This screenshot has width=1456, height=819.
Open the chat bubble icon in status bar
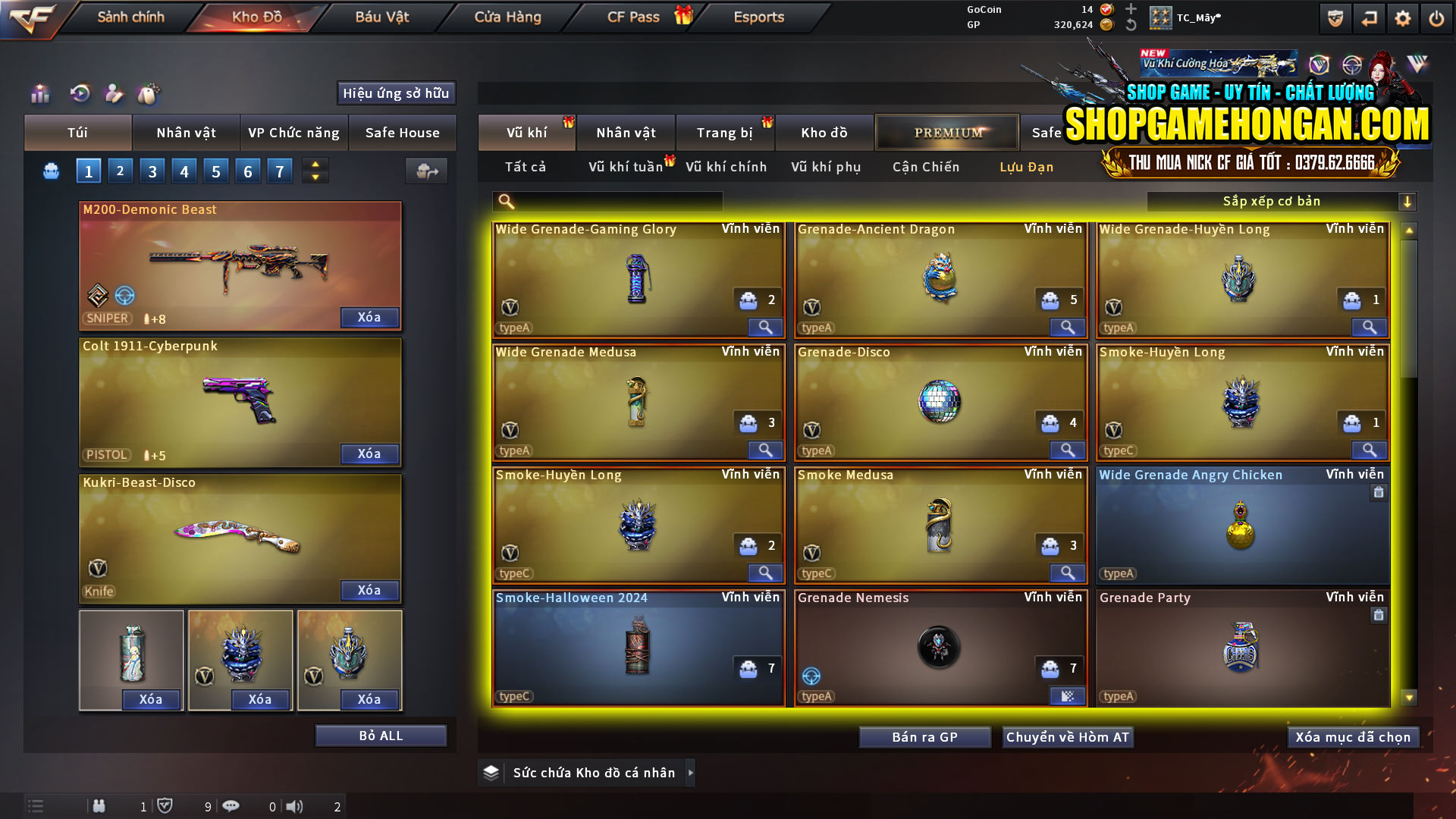coord(231,806)
